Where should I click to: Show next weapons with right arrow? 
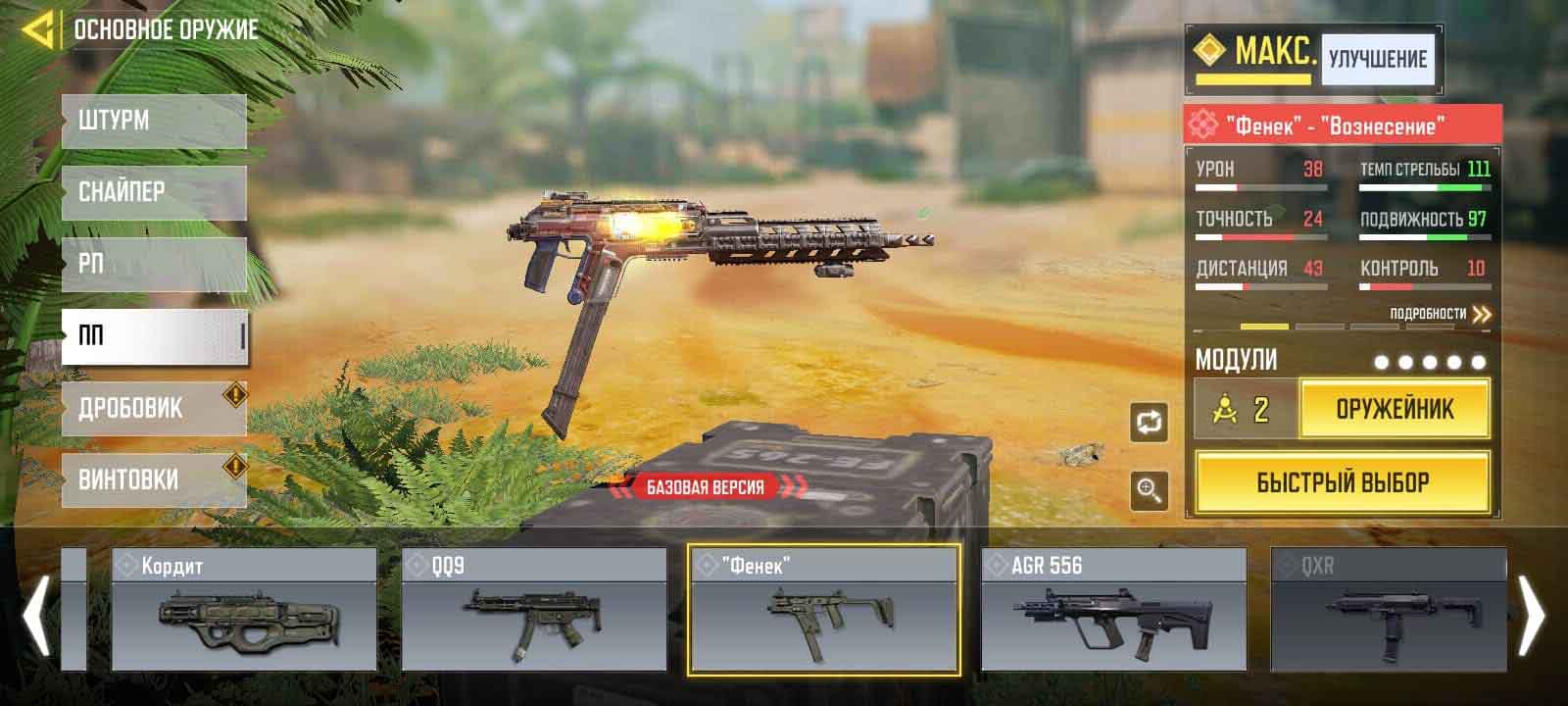(1531, 615)
